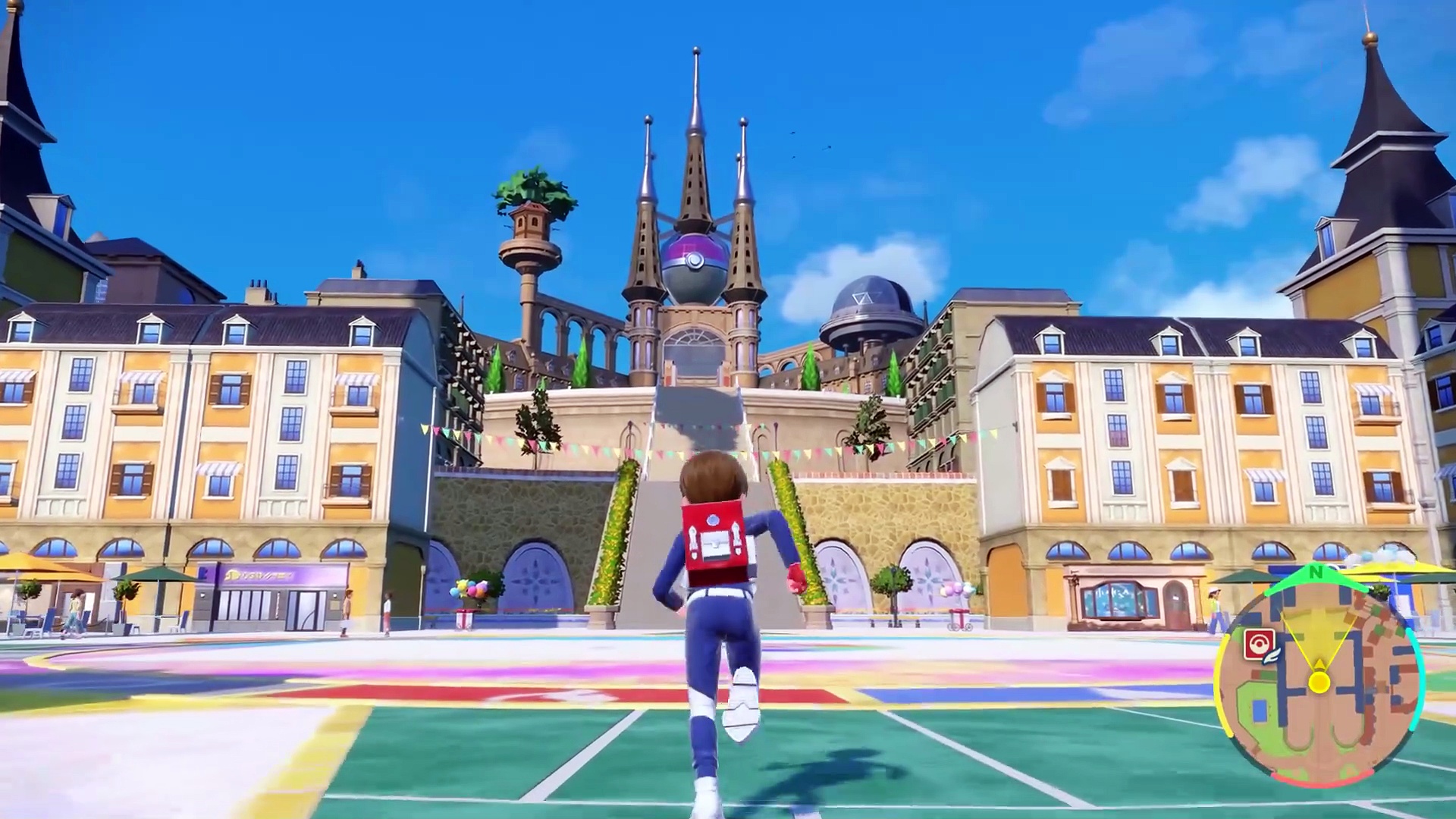Select the Pokémon Center icon on the minimap
This screenshot has width=1456, height=819.
point(1259,644)
